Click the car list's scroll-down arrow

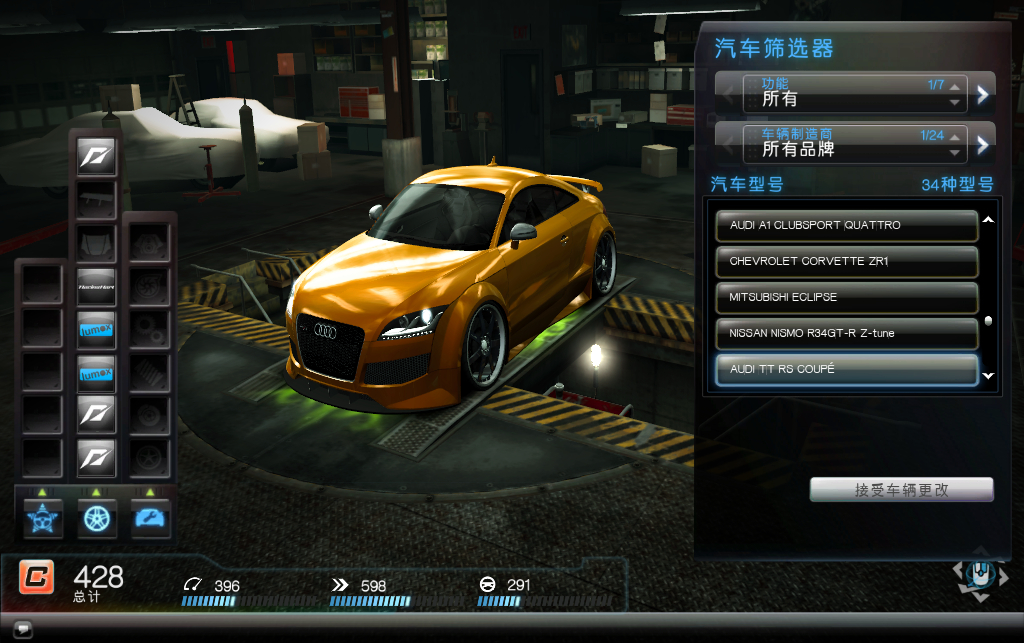coord(988,376)
